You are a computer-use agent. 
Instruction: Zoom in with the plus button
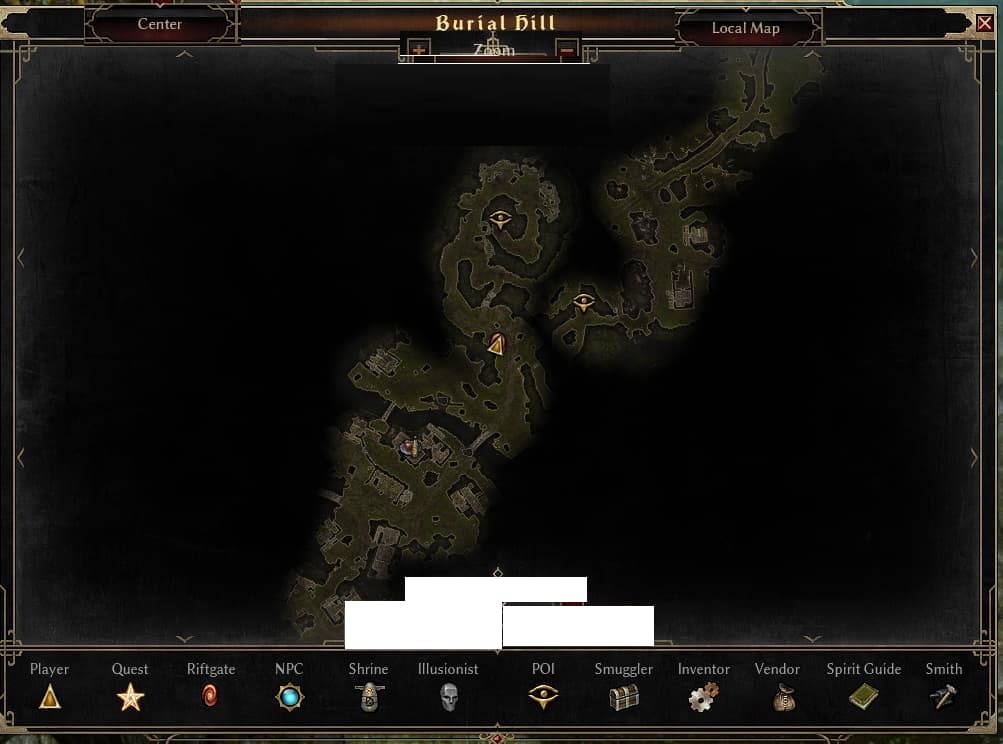point(418,49)
